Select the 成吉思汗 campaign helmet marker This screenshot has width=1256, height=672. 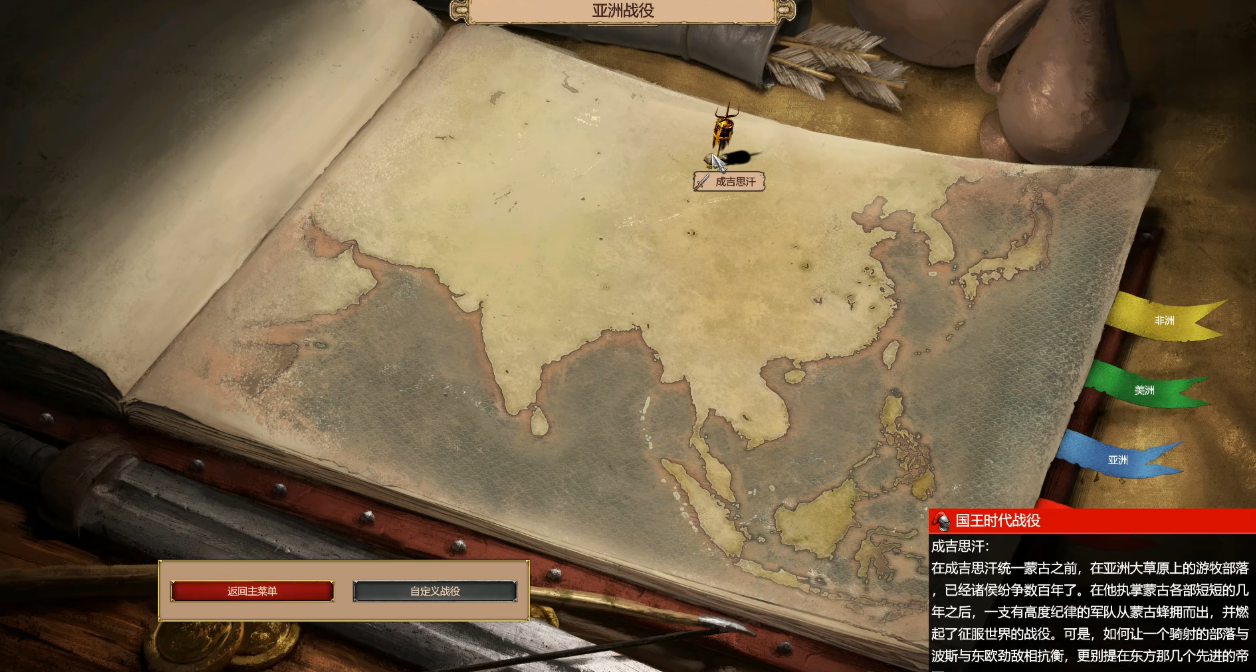724,133
